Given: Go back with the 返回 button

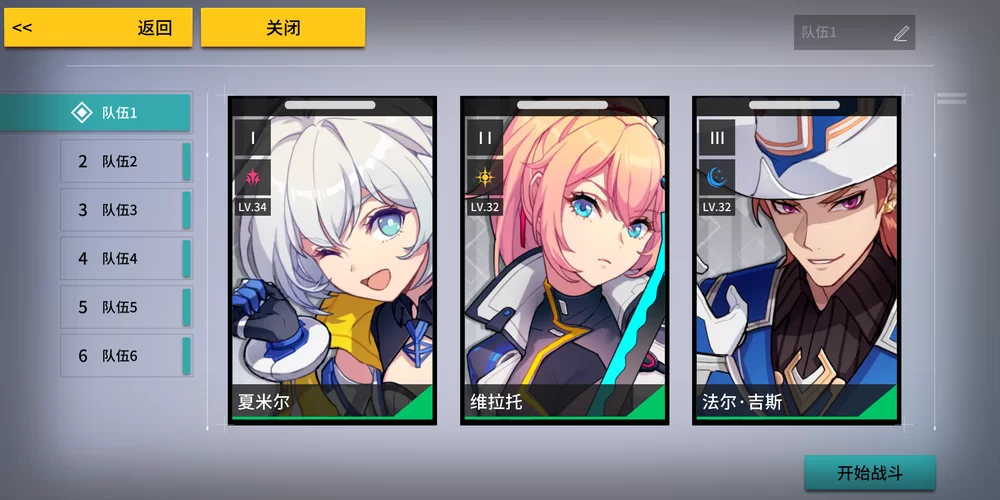Looking at the screenshot, I should pos(98,28).
